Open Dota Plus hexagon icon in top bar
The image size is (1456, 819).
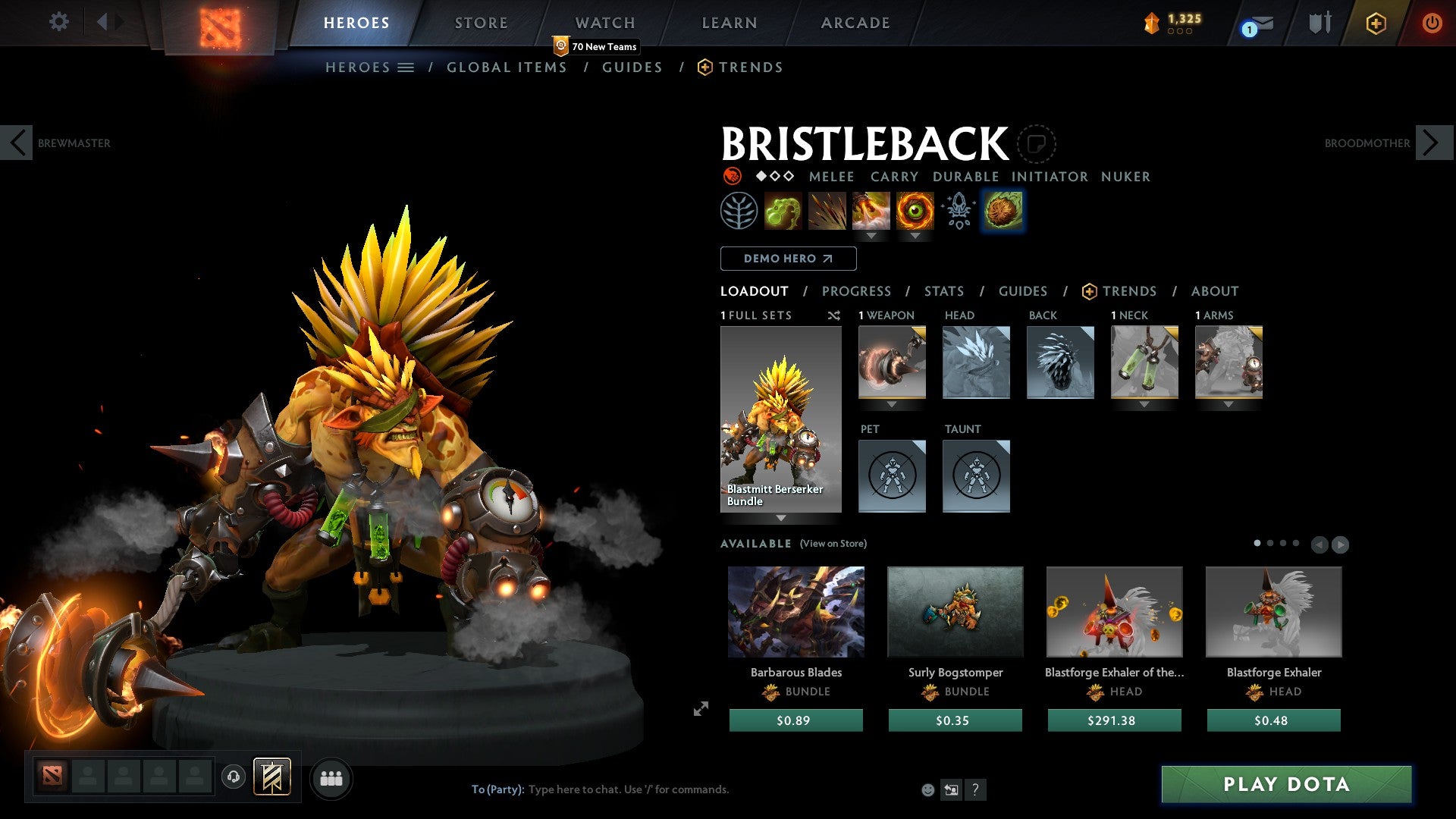1375,23
